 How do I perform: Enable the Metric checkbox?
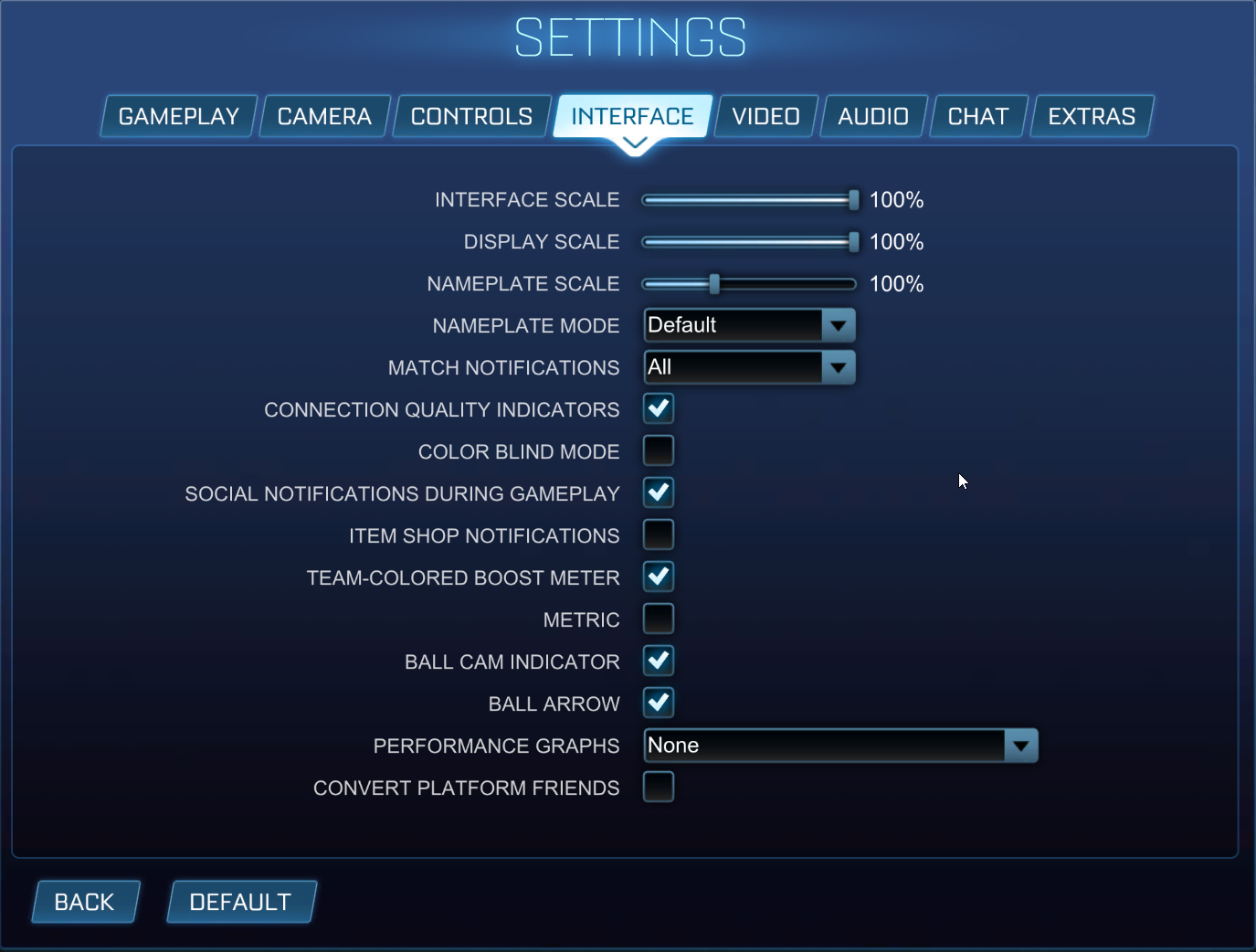658,619
